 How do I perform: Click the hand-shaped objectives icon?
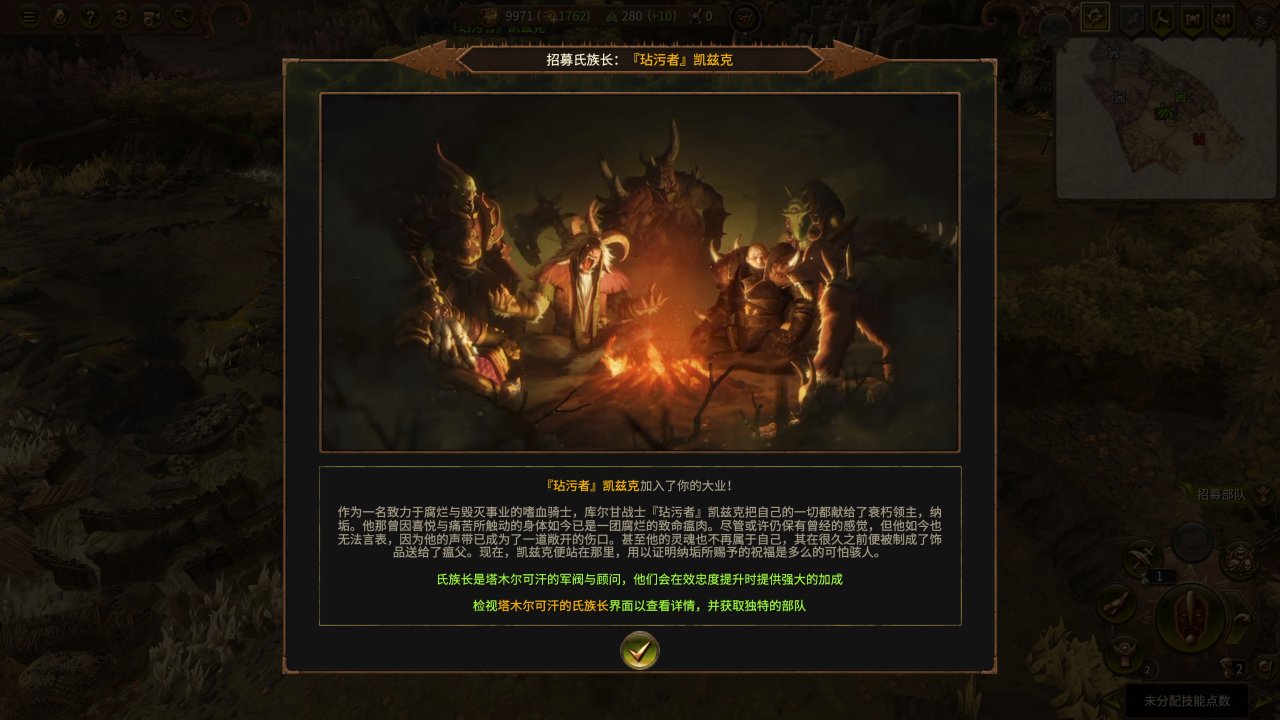pos(59,16)
